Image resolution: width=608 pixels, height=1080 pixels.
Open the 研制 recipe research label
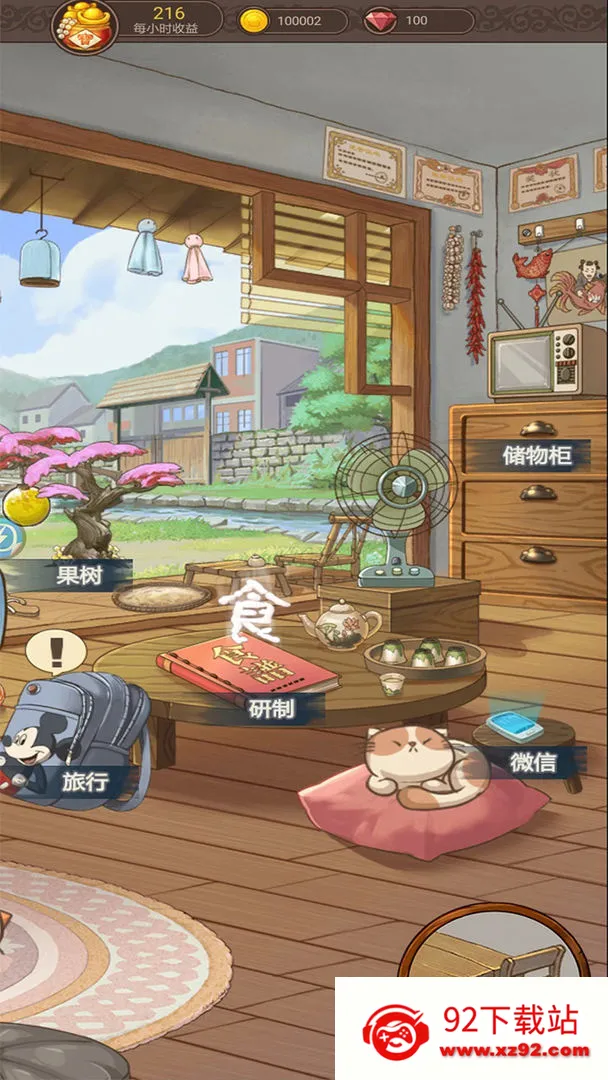[271, 709]
